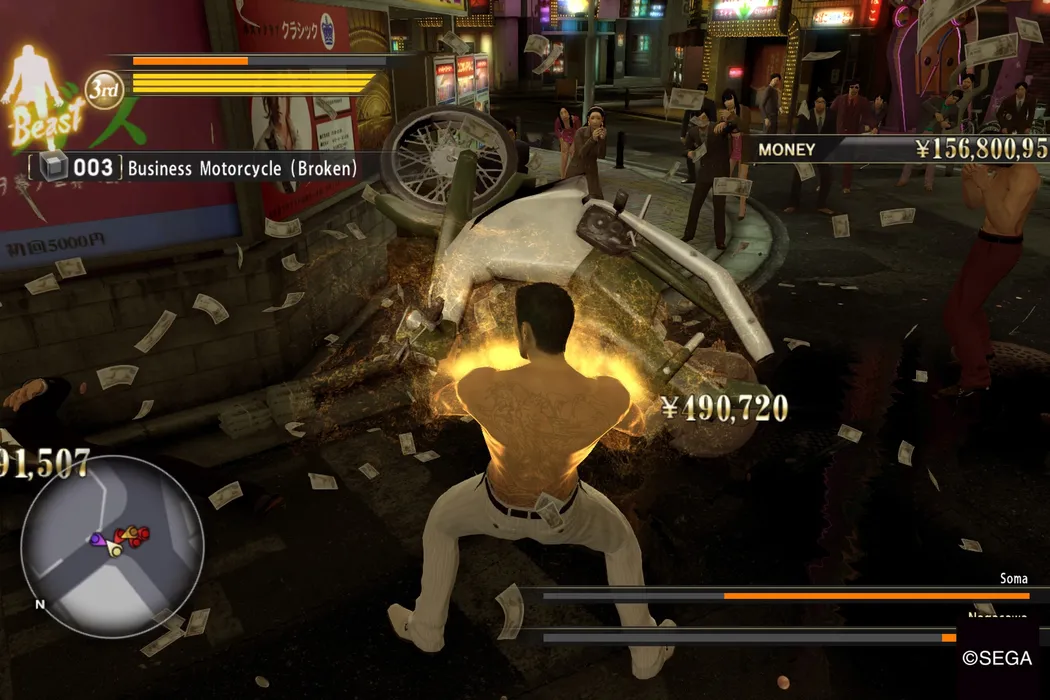Click the circular minimap
The height and width of the screenshot is (700, 1050).
tap(111, 546)
